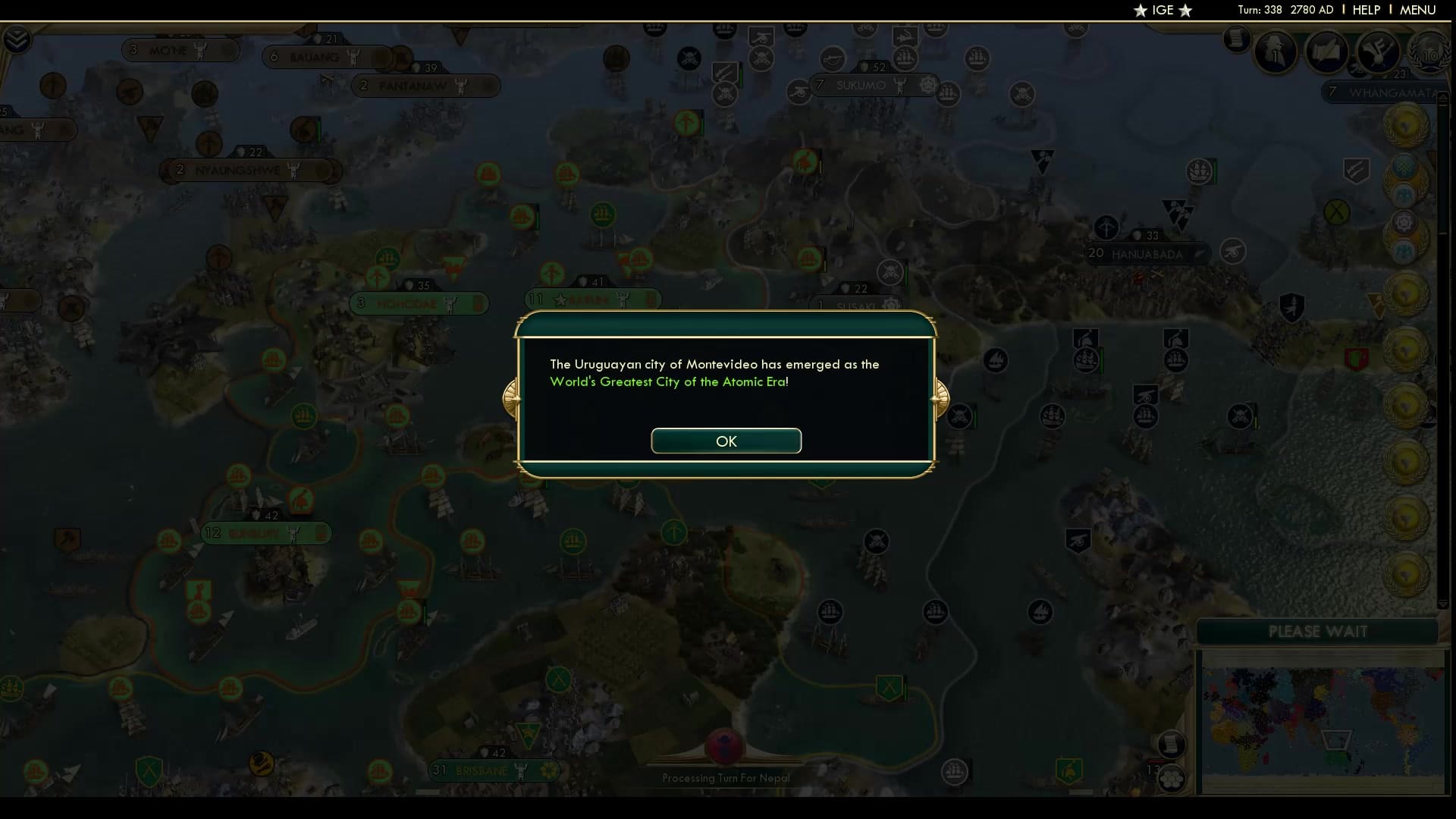Click the World Congress session notification icon
This screenshot has height=819, width=1456.
tap(1404, 222)
